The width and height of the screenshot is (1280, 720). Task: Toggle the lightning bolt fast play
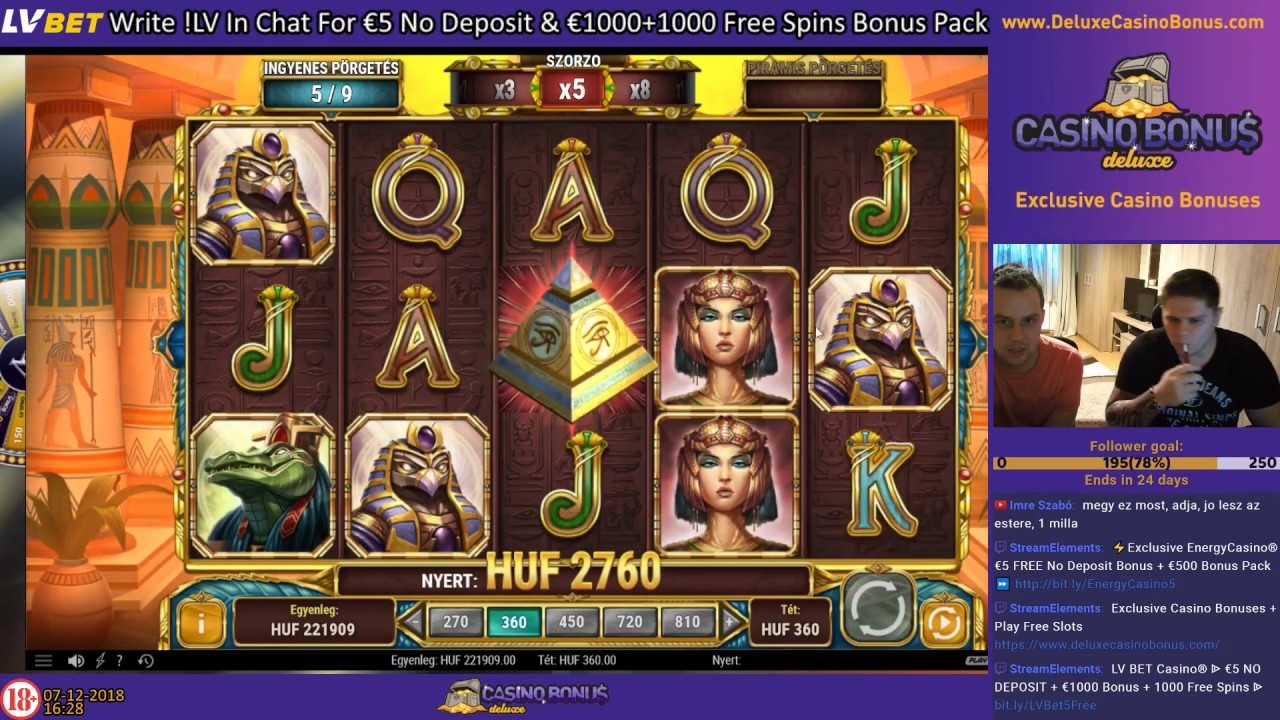(100, 661)
